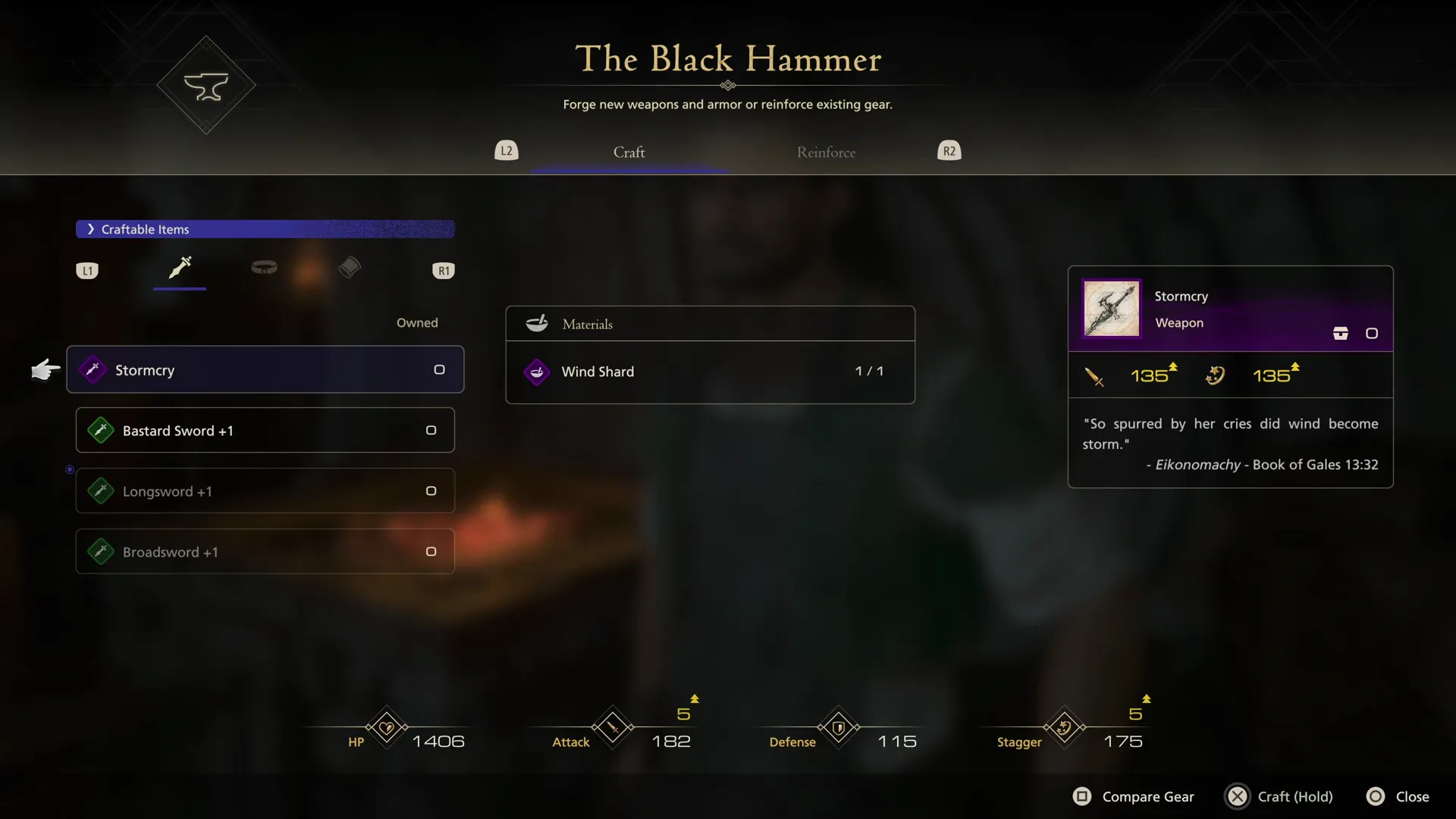
Task: Click the anvil forge emblem at top left
Action: click(206, 85)
